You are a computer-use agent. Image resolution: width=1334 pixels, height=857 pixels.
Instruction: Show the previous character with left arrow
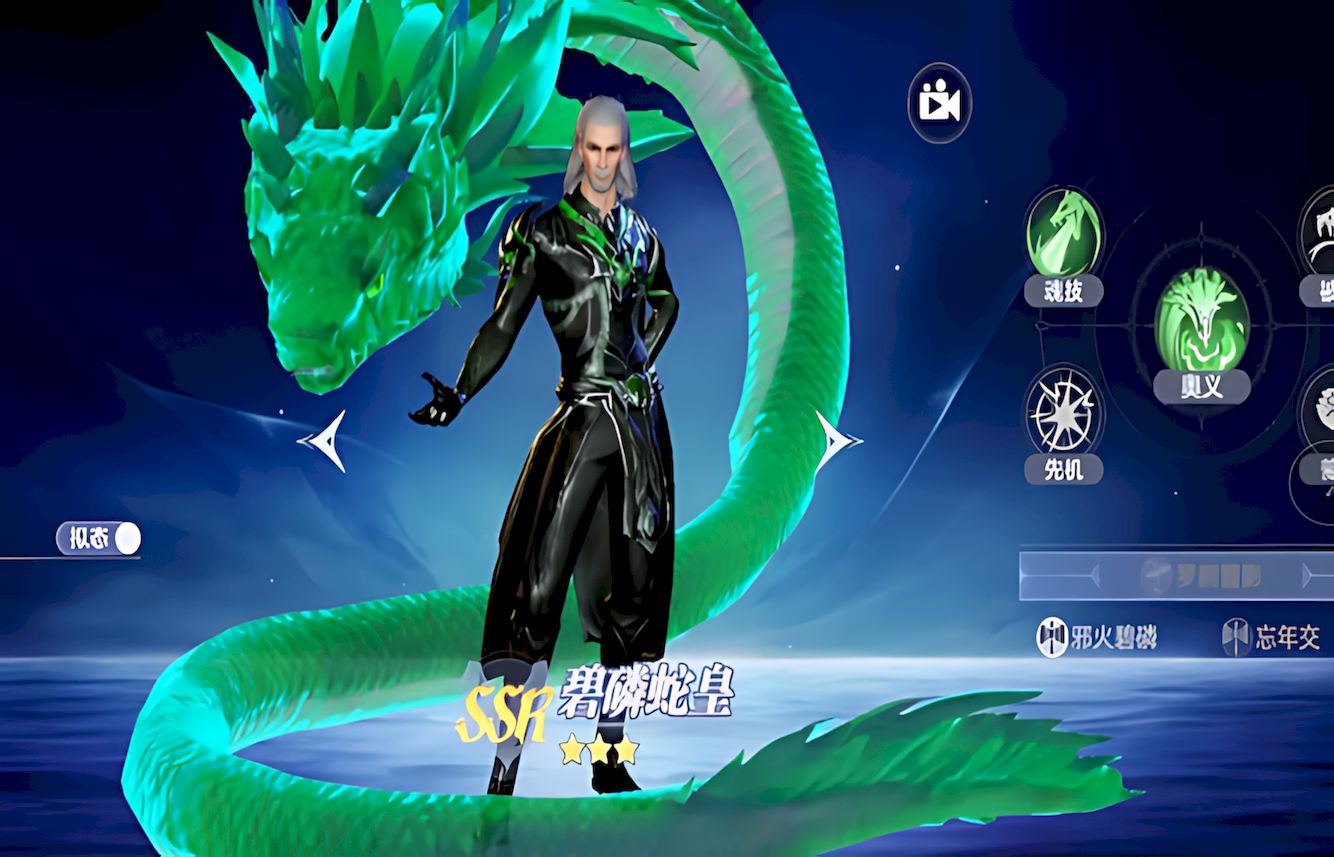324,440
